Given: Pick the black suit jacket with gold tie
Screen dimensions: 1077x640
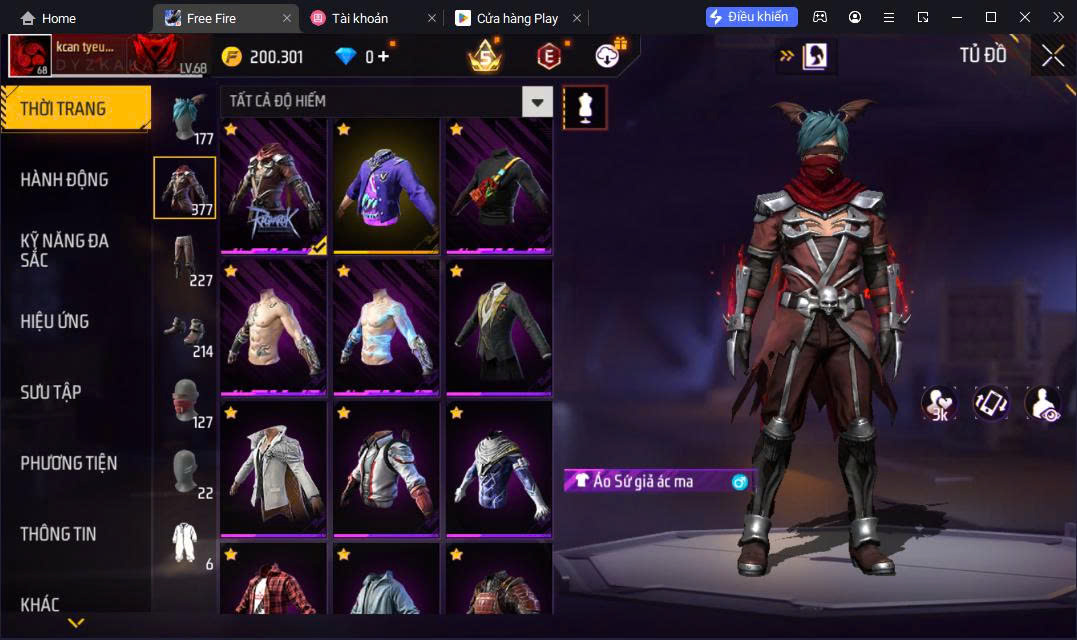Looking at the screenshot, I should (x=499, y=328).
